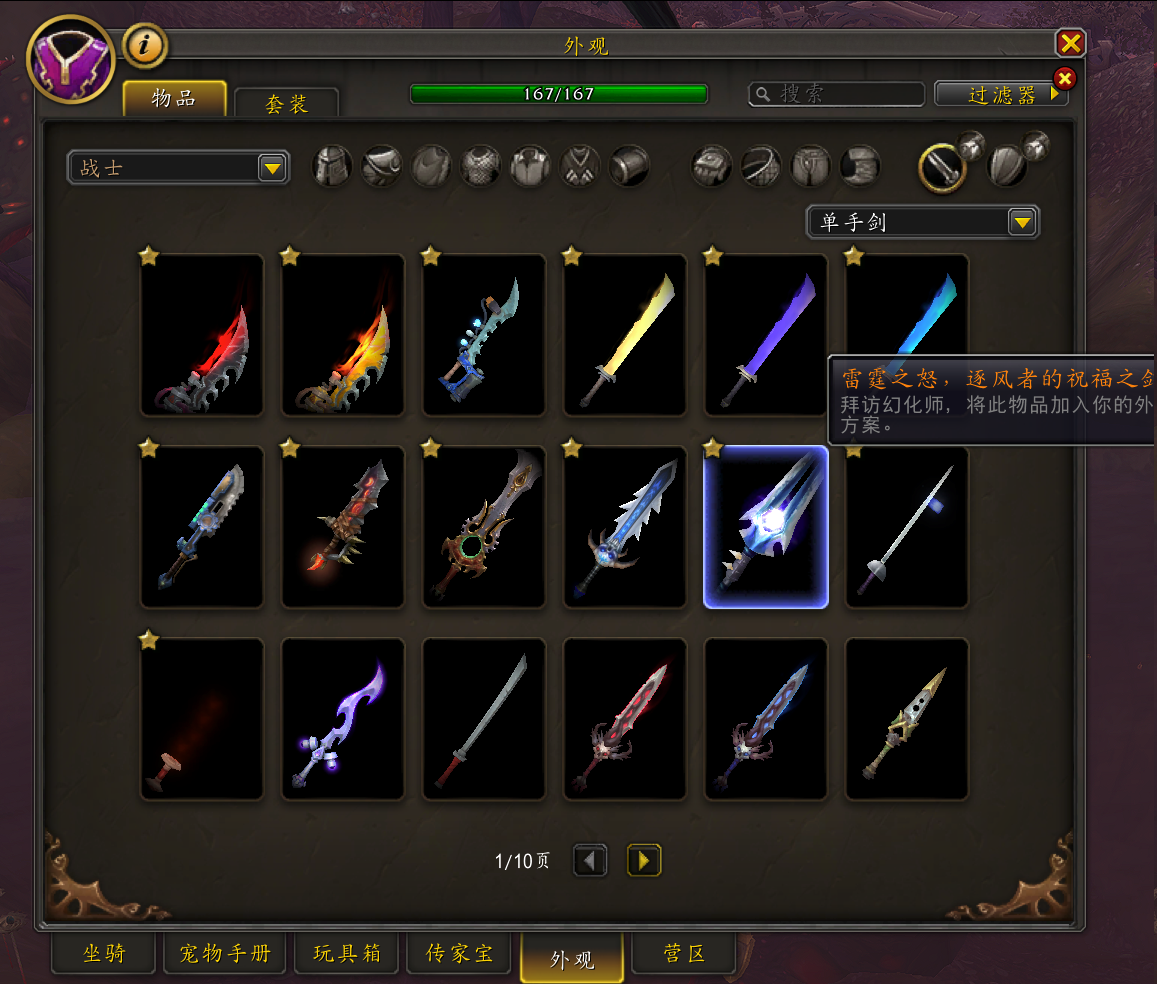The height and width of the screenshot is (984, 1157).
Task: Open the 过滤器 filter menu
Action: [x=1001, y=94]
